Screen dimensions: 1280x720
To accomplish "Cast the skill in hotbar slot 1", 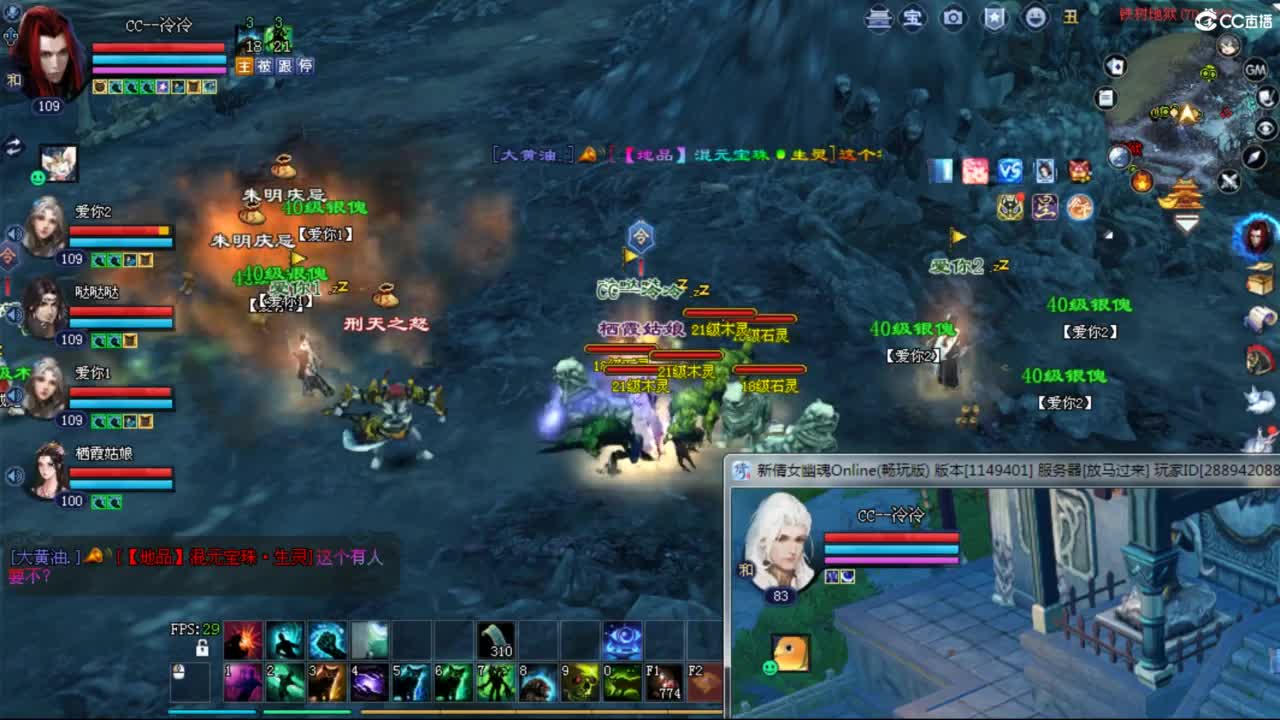I will point(241,682).
